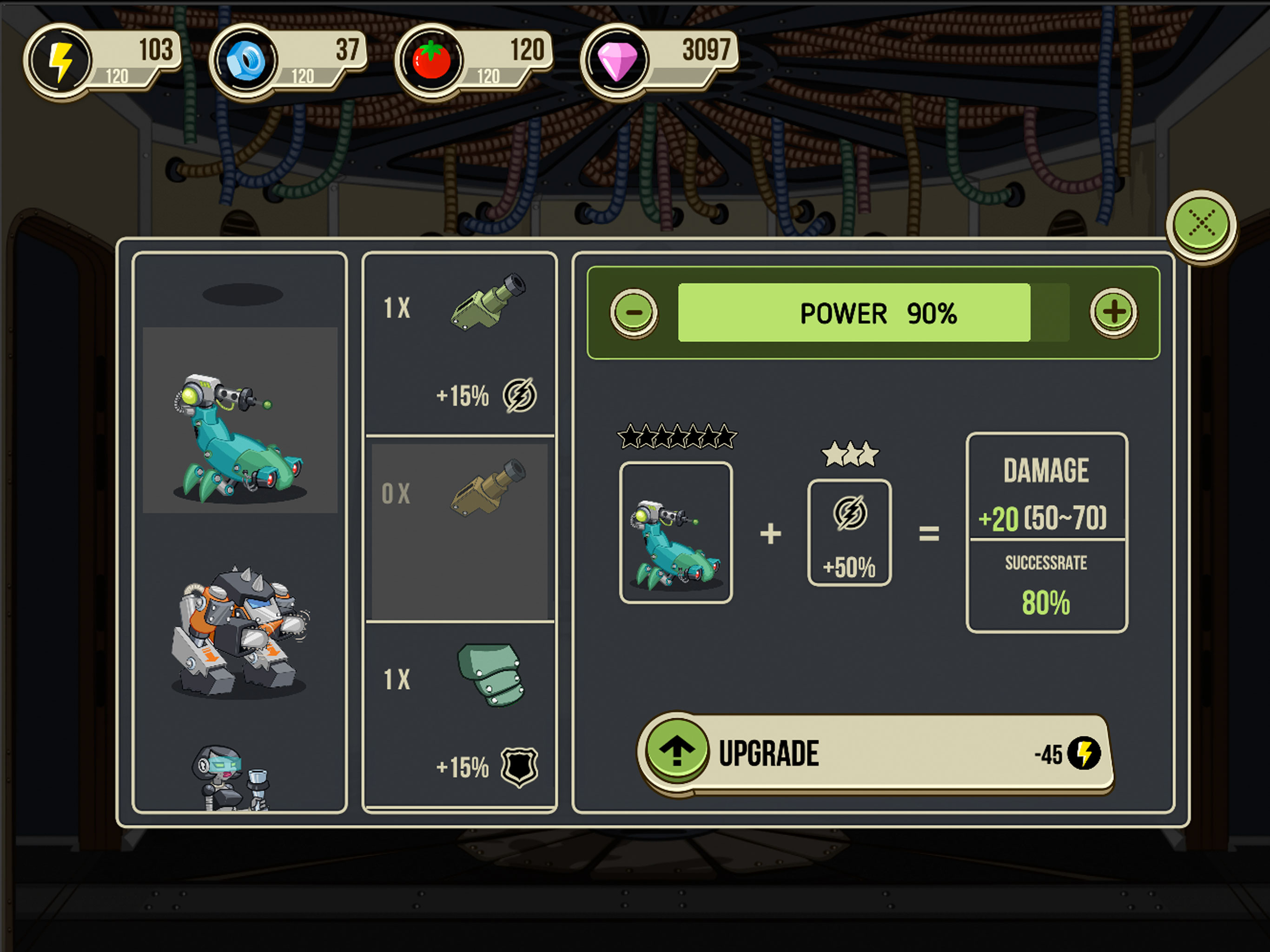1270x952 pixels.
Task: Confirm the Upgrade for 45 energy
Action: tap(875, 754)
